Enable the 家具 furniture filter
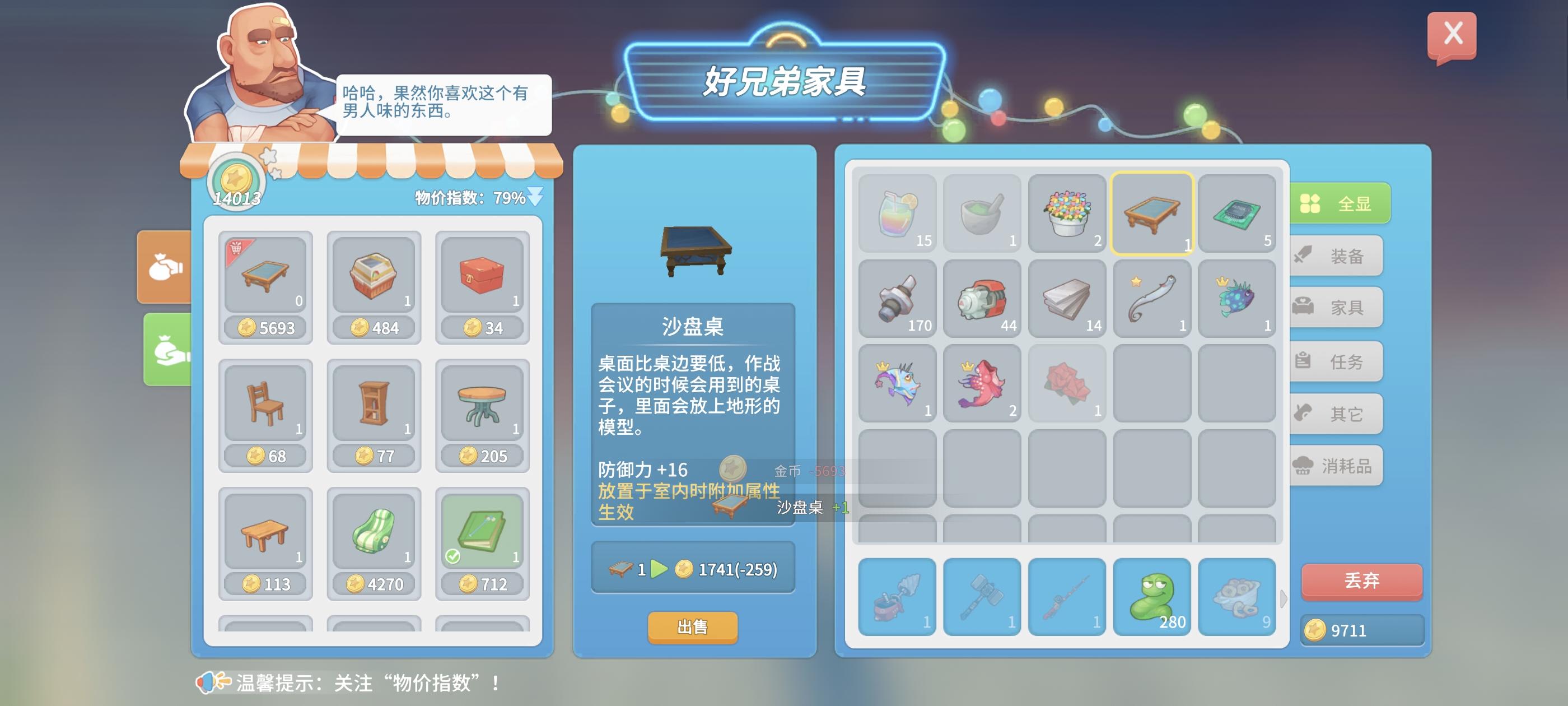 [x=1336, y=307]
